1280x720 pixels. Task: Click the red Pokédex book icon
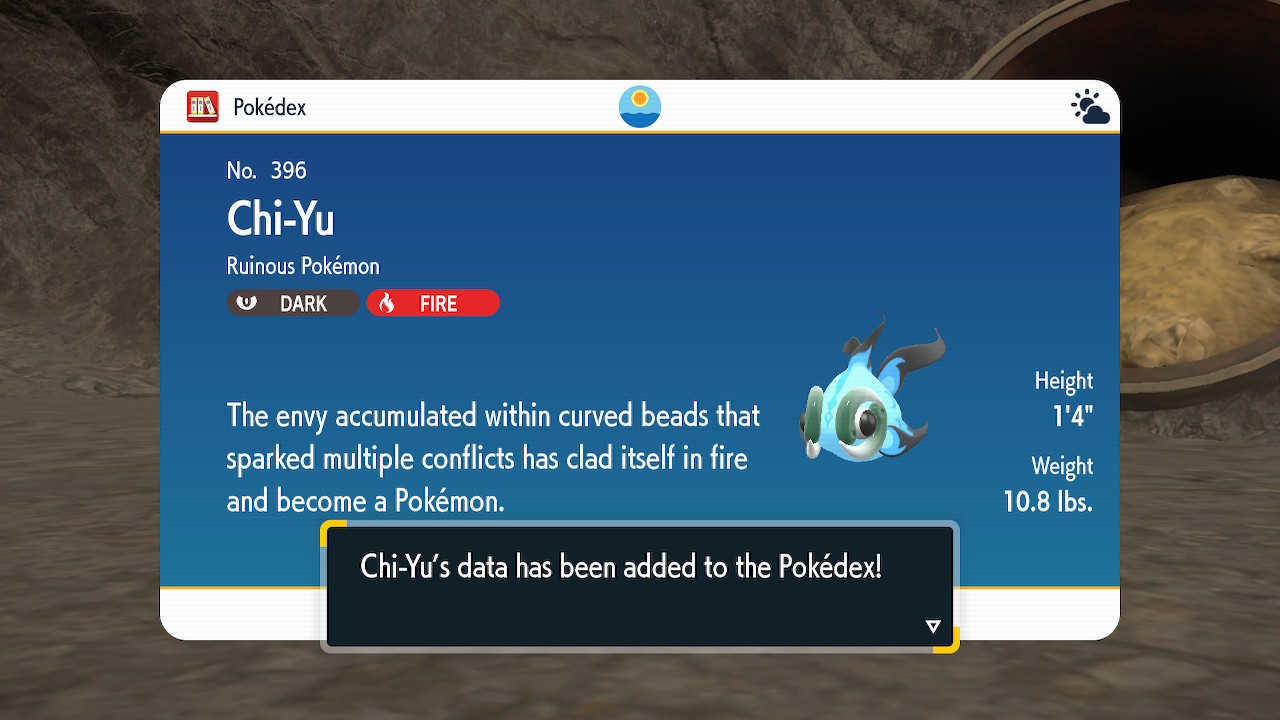pos(202,107)
